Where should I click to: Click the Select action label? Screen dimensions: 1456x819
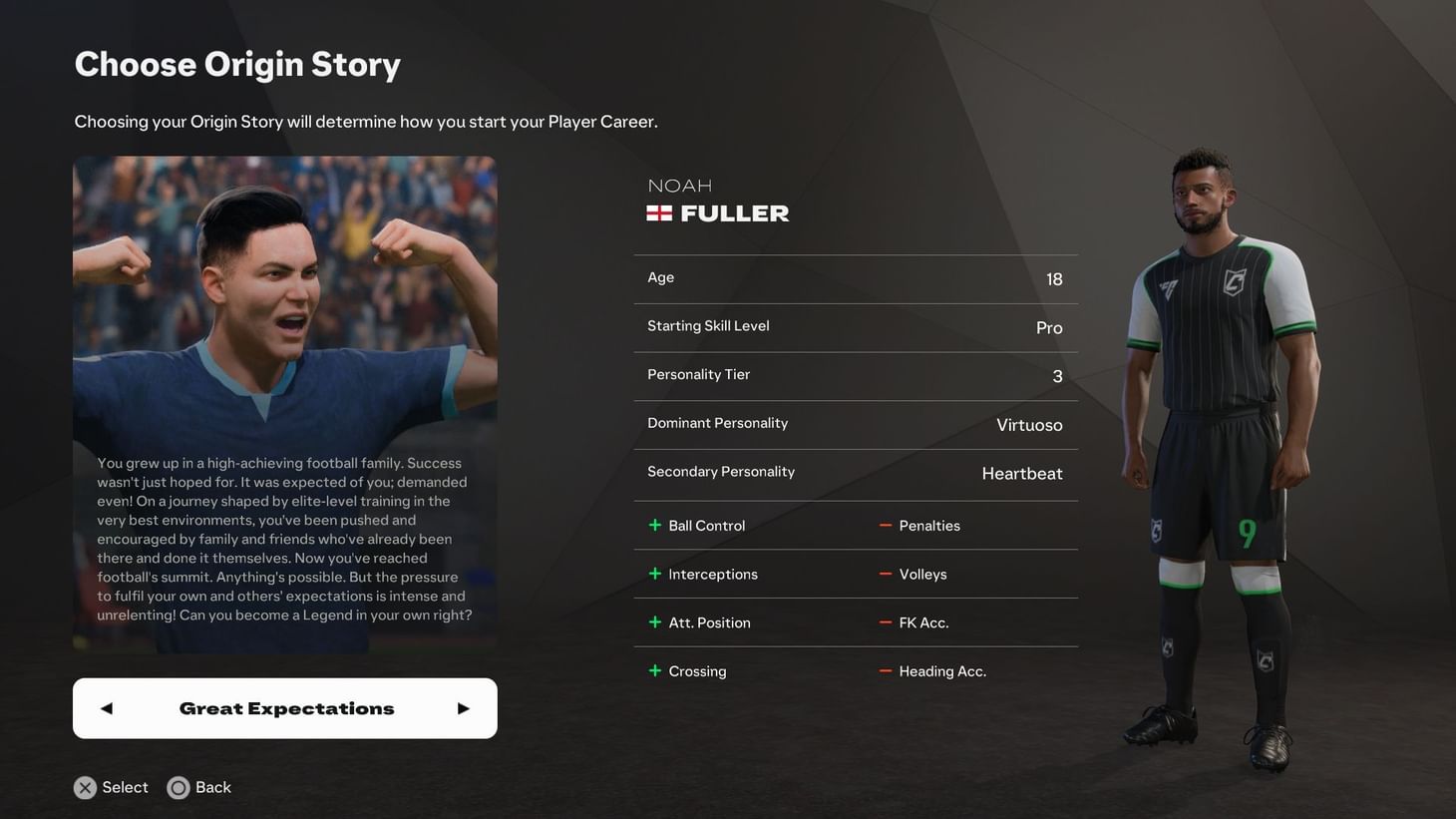[125, 787]
